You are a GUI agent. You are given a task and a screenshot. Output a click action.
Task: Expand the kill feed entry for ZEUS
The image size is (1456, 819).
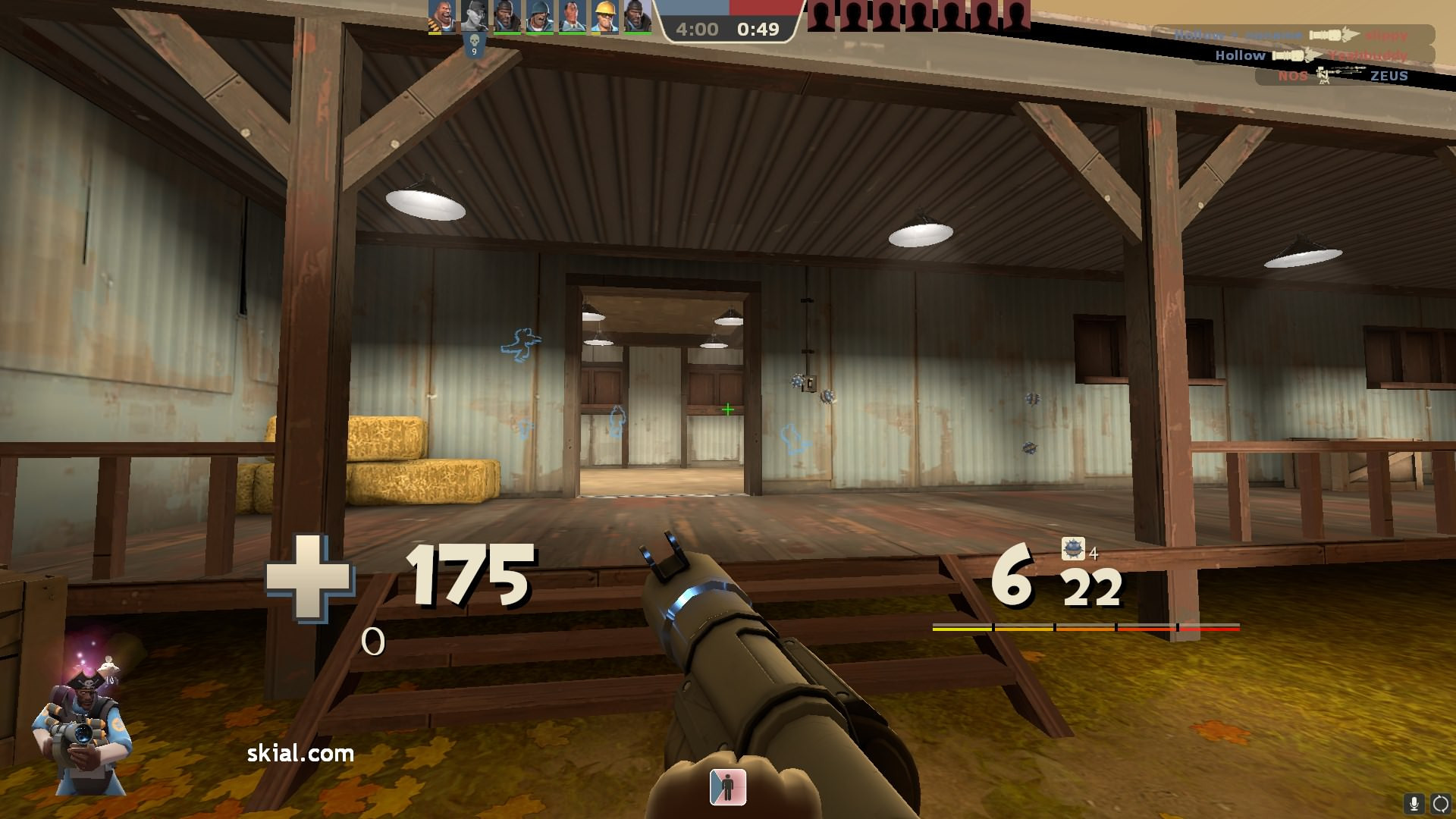pyautogui.click(x=1391, y=76)
